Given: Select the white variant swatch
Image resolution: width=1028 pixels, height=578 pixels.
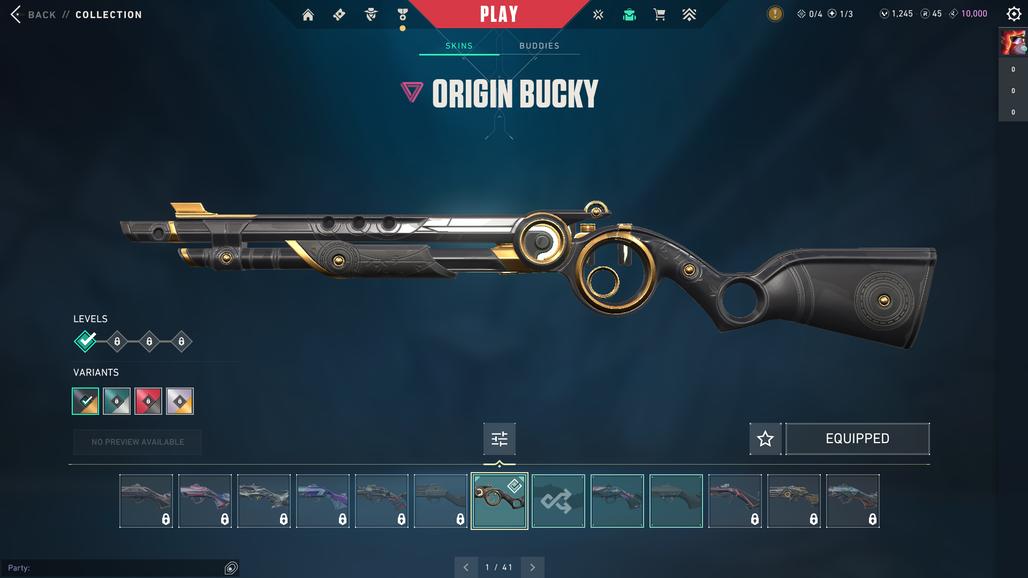Looking at the screenshot, I should click(180, 401).
